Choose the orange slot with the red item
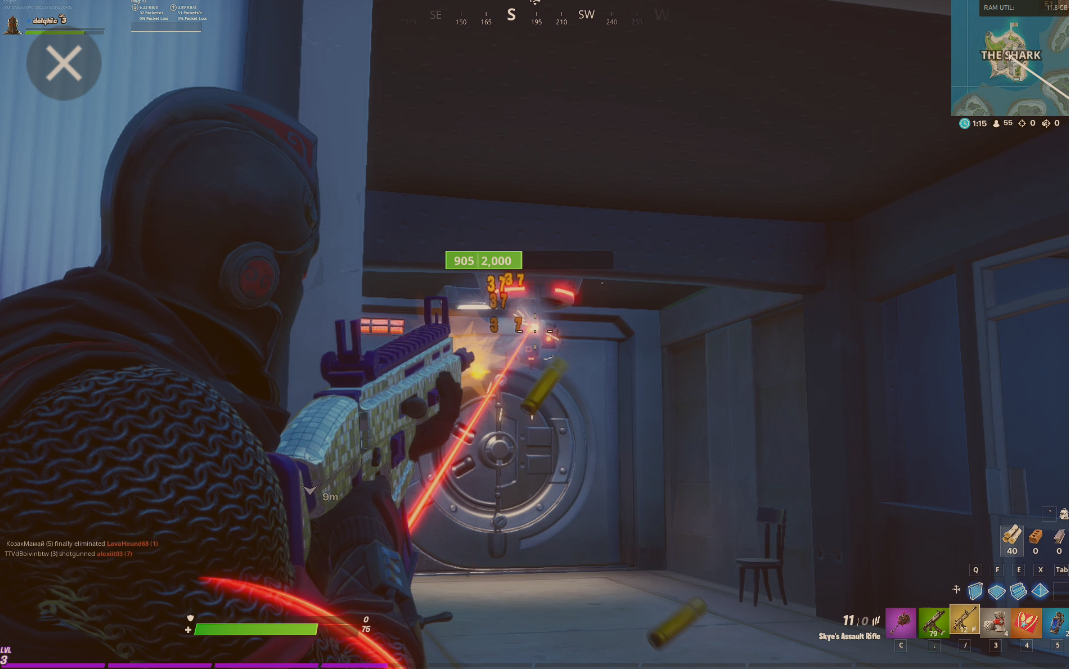This screenshot has height=669, width=1069. point(1026,623)
